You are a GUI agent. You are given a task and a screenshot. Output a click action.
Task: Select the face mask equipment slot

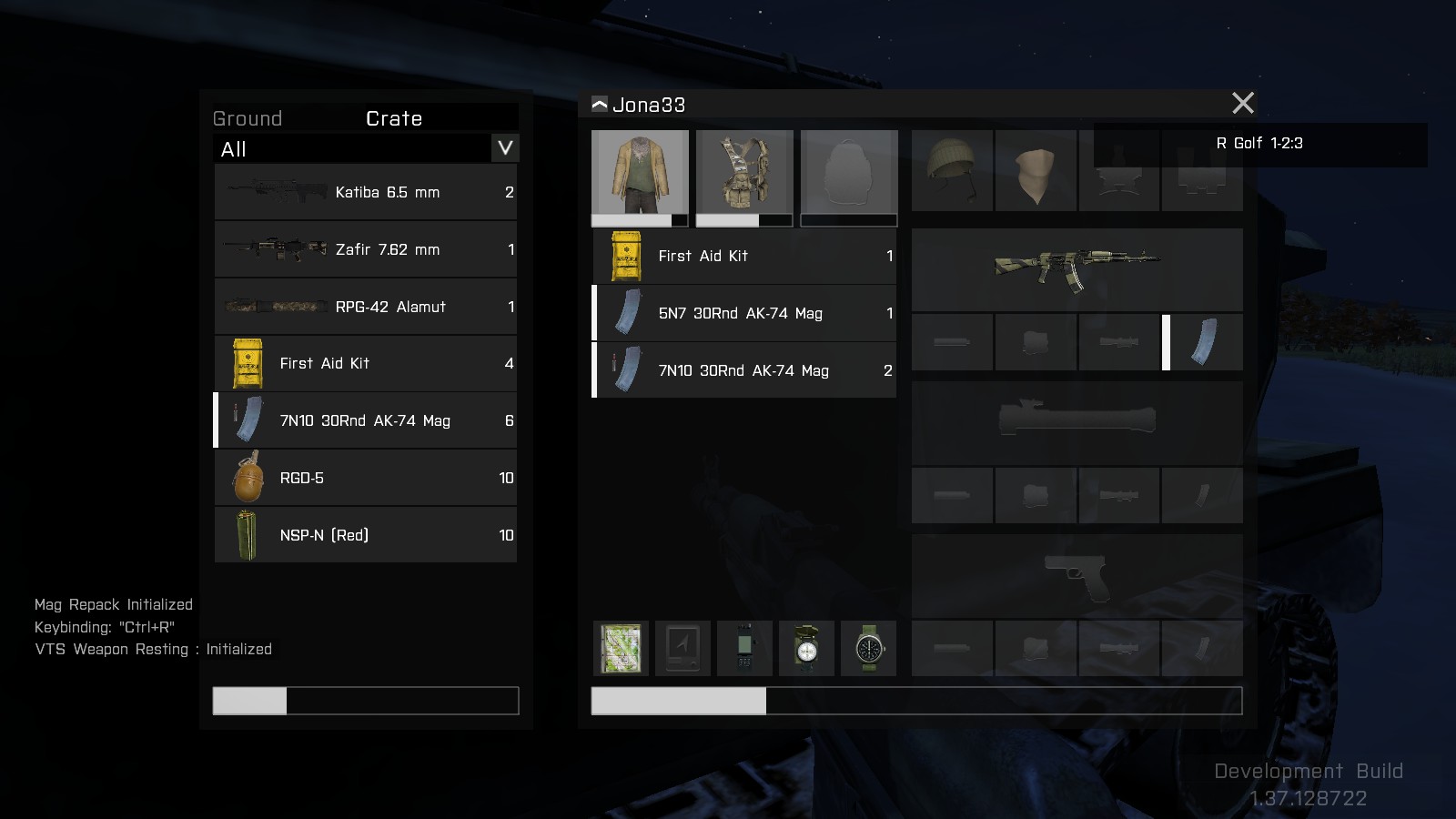pyautogui.click(x=1036, y=170)
